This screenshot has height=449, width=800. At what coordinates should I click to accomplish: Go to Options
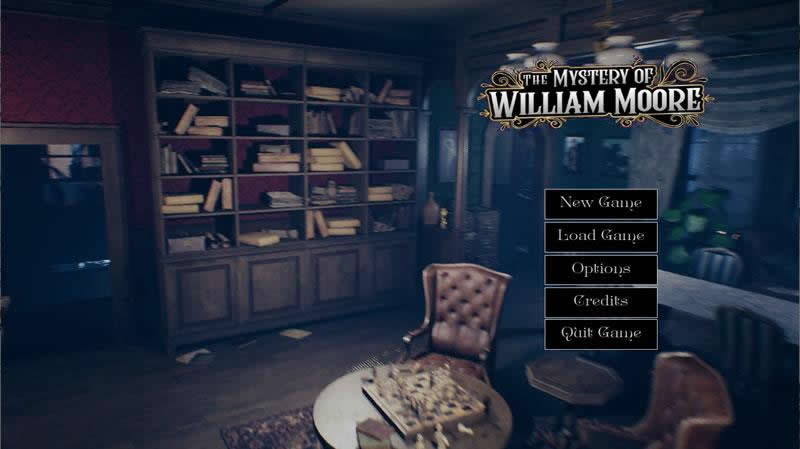click(x=600, y=269)
